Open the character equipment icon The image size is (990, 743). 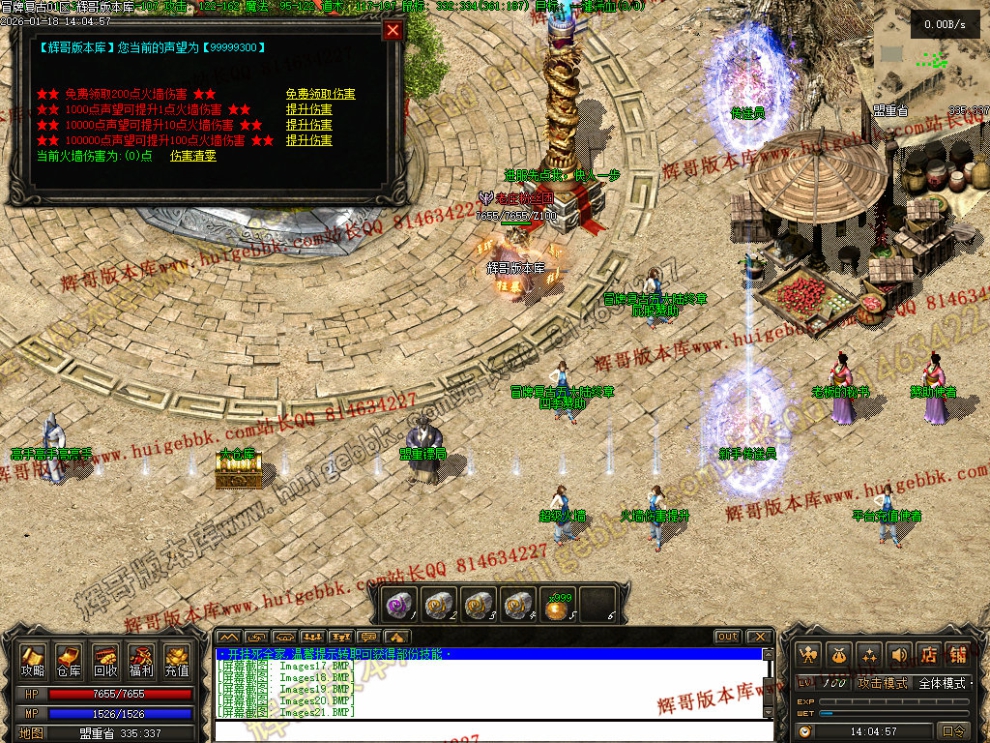point(809,655)
